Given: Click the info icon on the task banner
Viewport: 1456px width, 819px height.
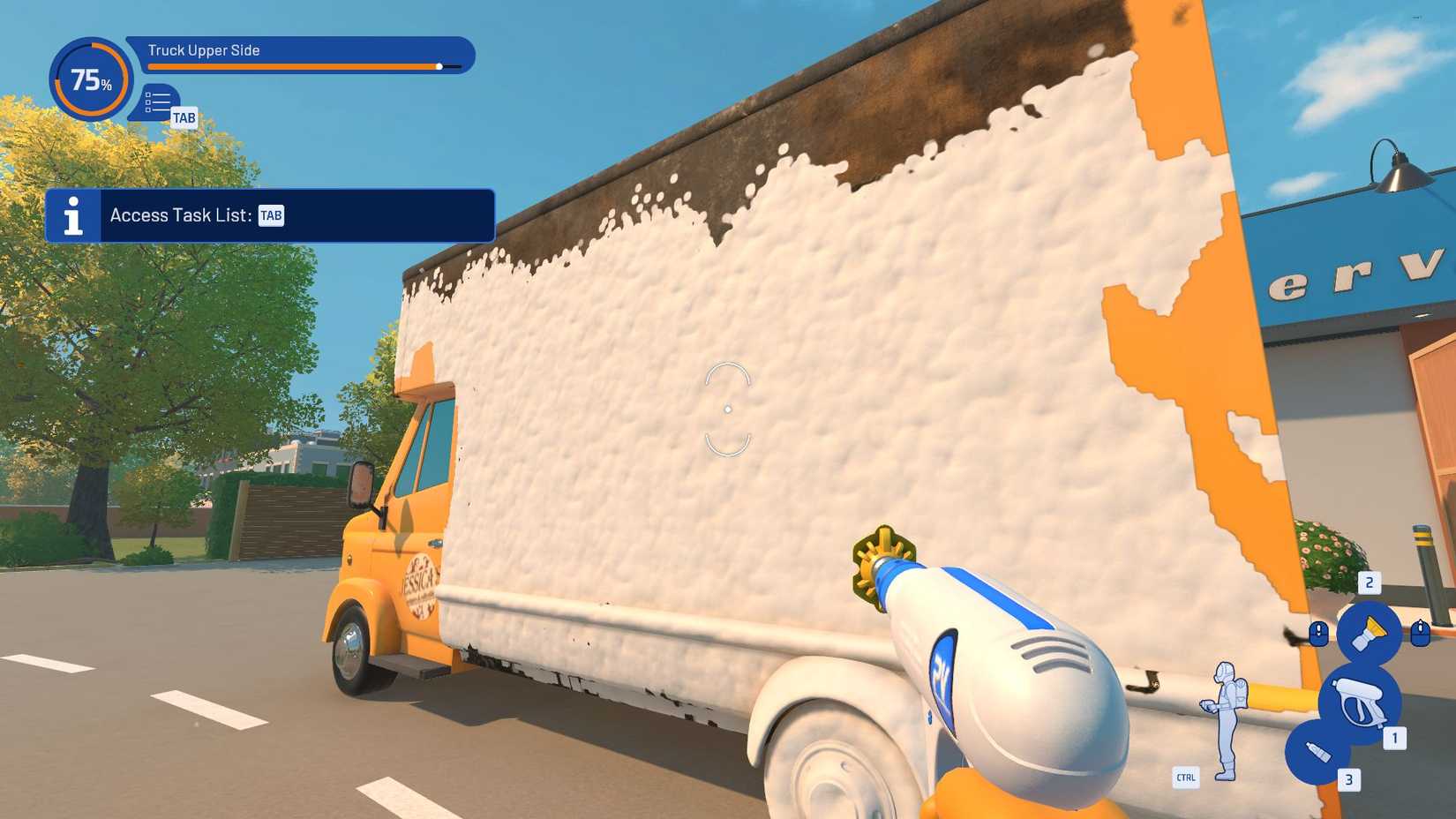Looking at the screenshot, I should click(x=73, y=214).
